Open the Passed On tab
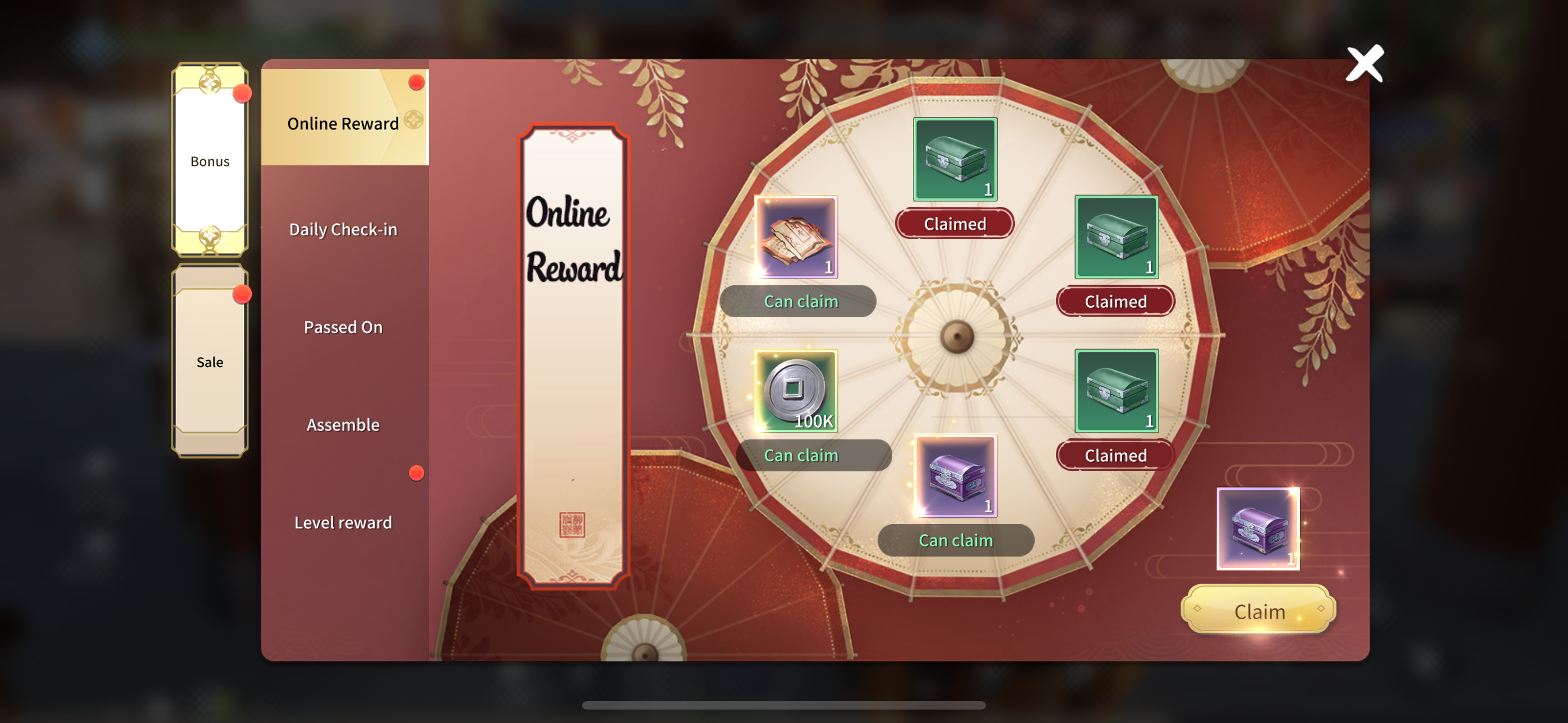Screen dimensions: 1568x723 (x=343, y=327)
